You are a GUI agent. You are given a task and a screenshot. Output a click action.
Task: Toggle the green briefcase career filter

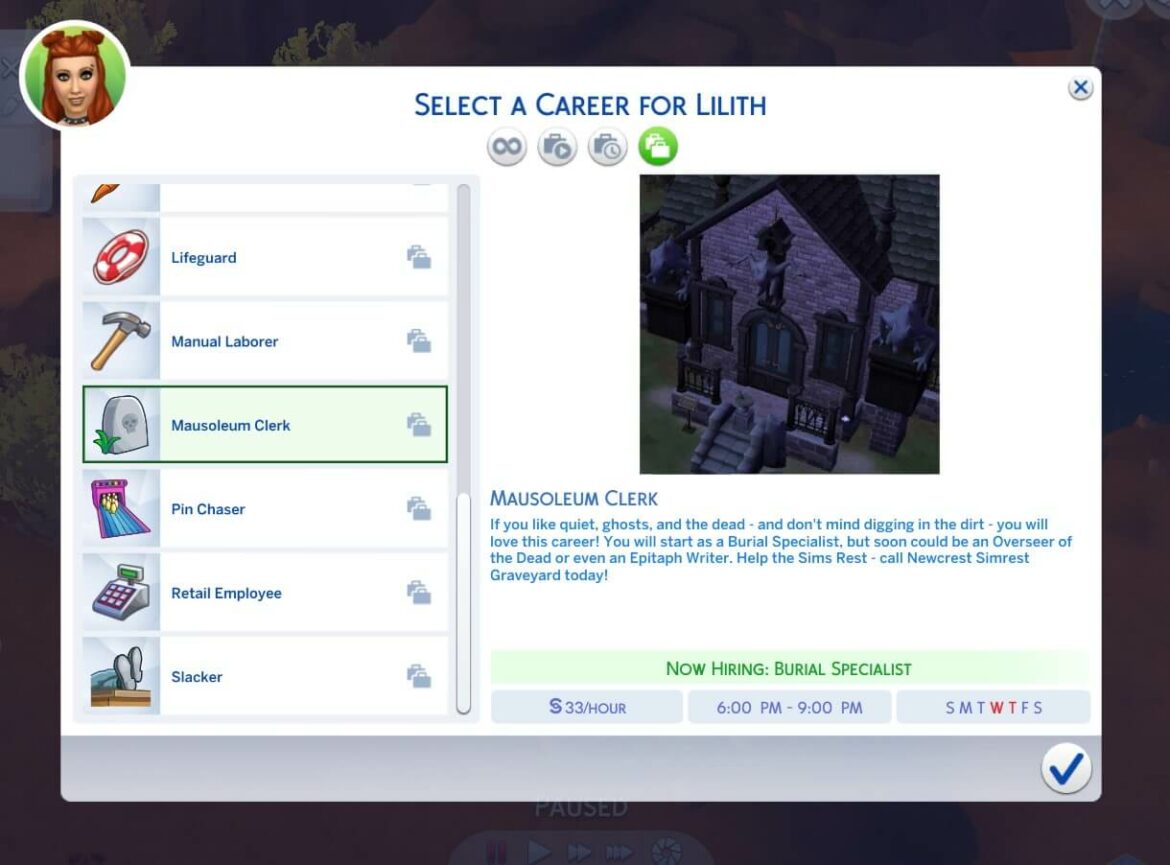click(x=658, y=148)
